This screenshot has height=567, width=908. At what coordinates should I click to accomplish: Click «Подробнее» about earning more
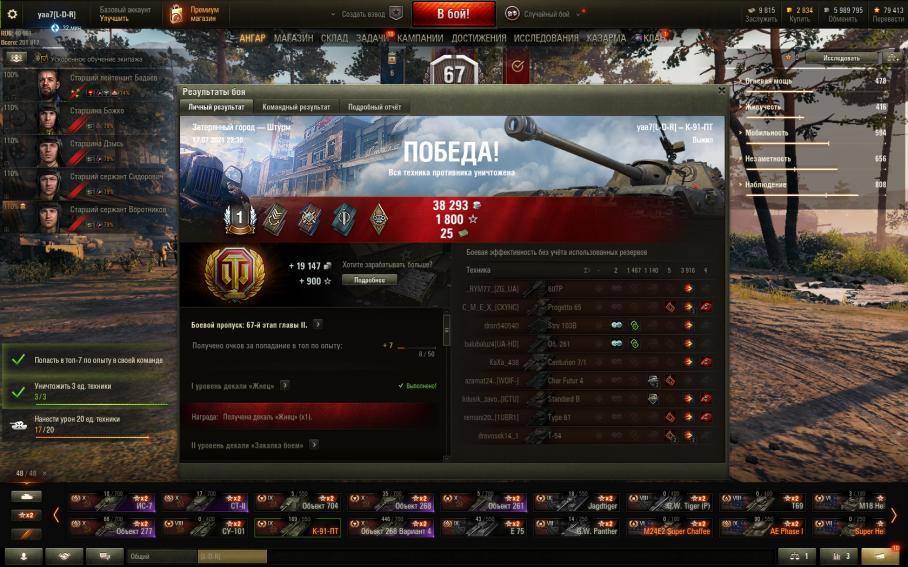click(369, 280)
